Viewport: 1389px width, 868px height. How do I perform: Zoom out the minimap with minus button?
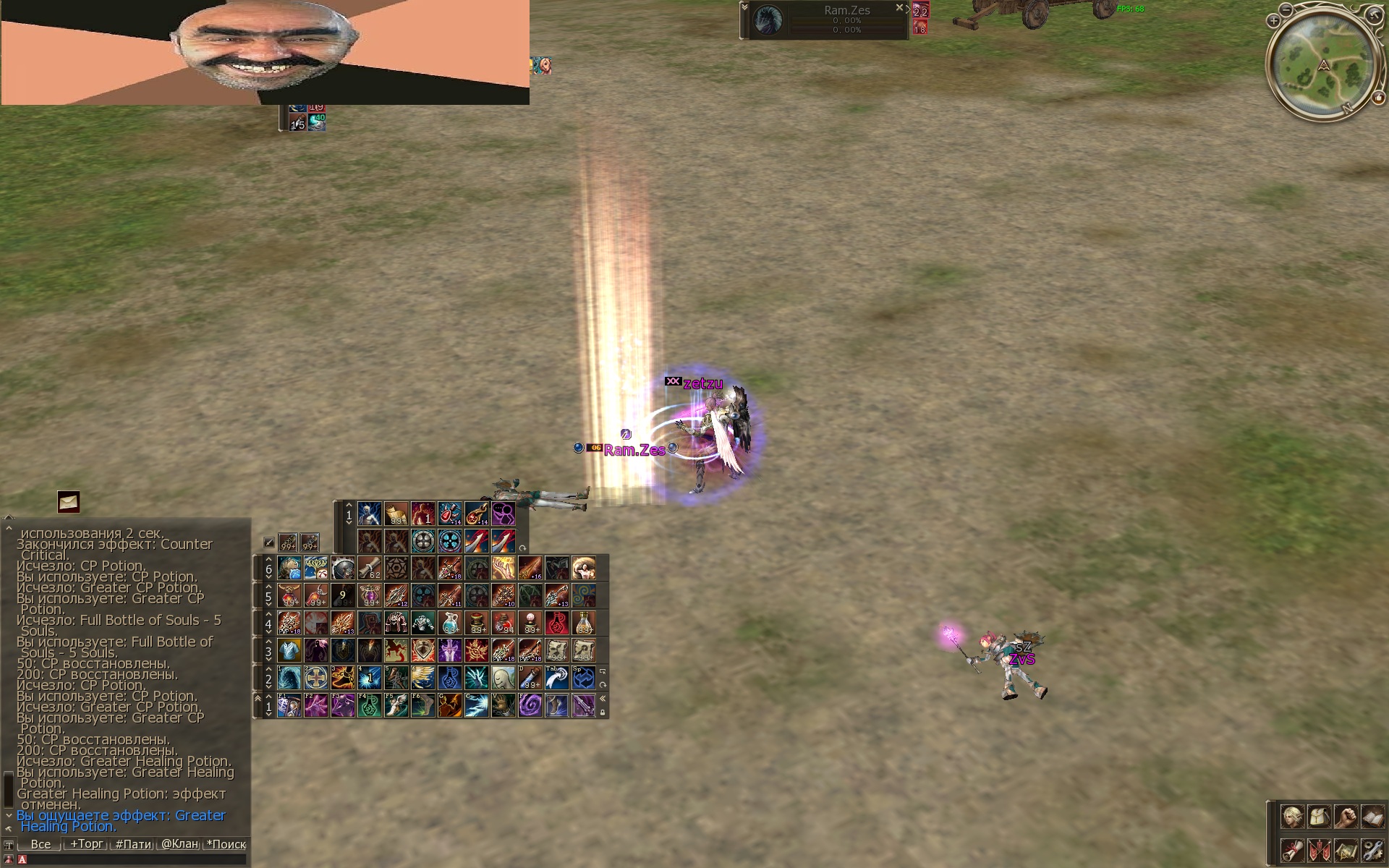click(1286, 9)
